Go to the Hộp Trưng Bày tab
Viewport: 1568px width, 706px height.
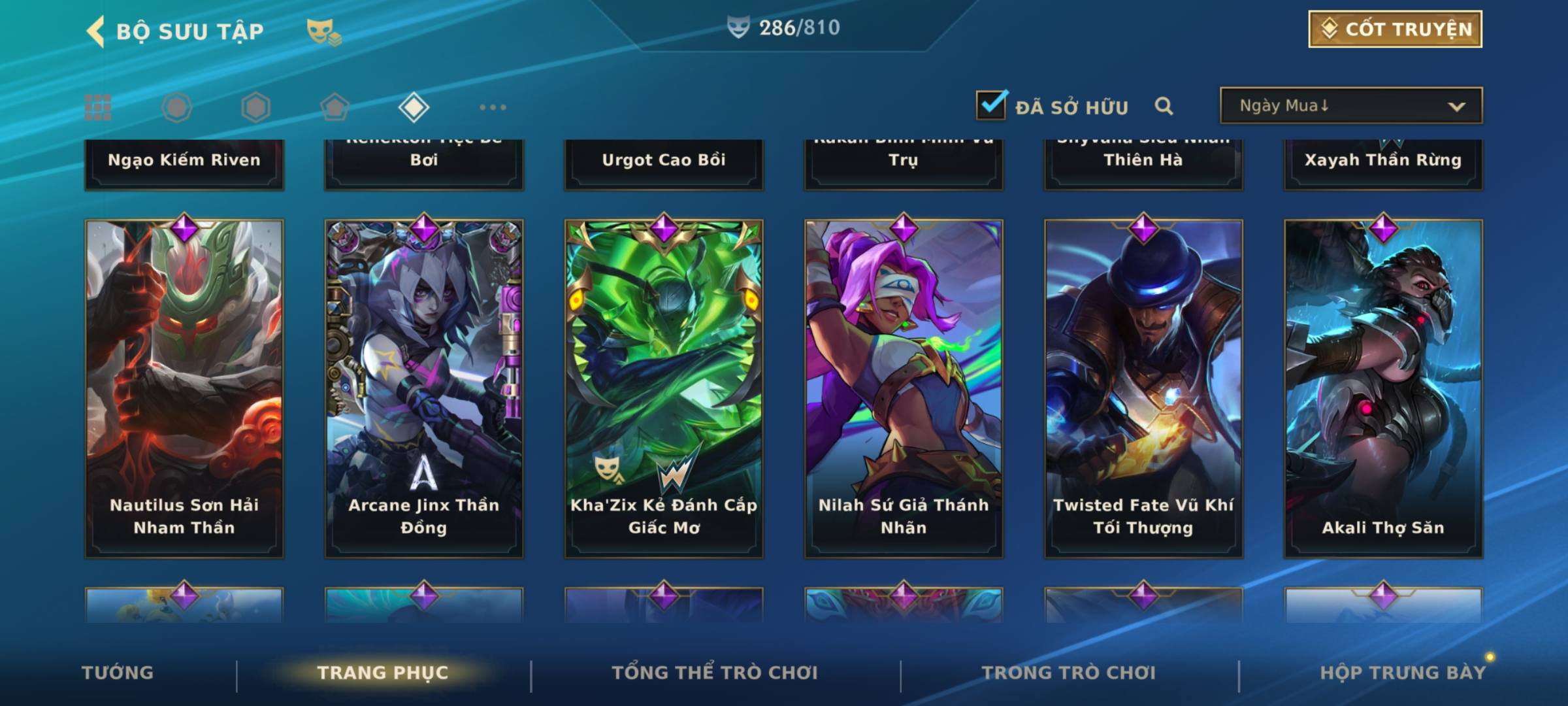click(1403, 673)
